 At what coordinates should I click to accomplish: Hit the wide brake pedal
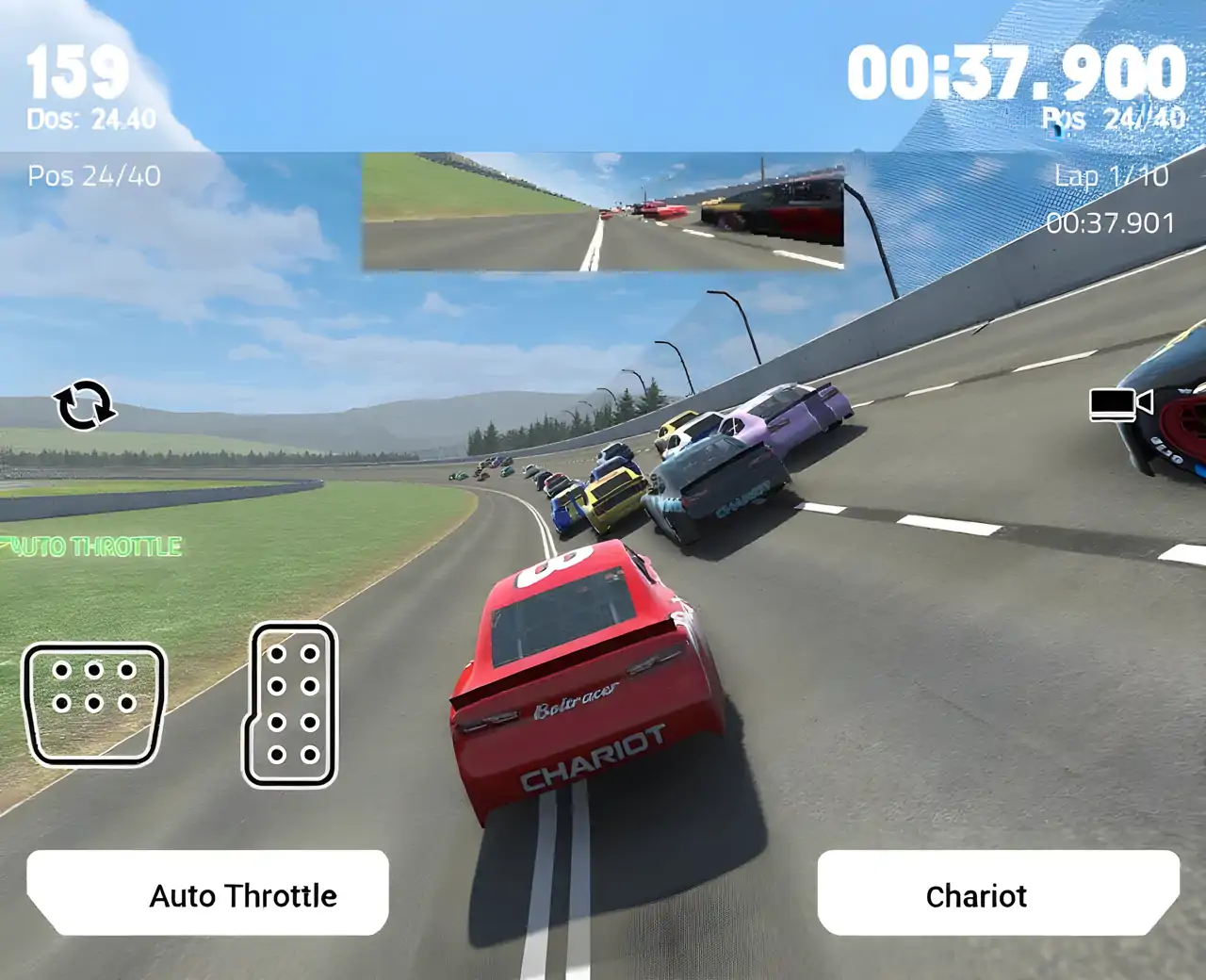click(x=94, y=703)
